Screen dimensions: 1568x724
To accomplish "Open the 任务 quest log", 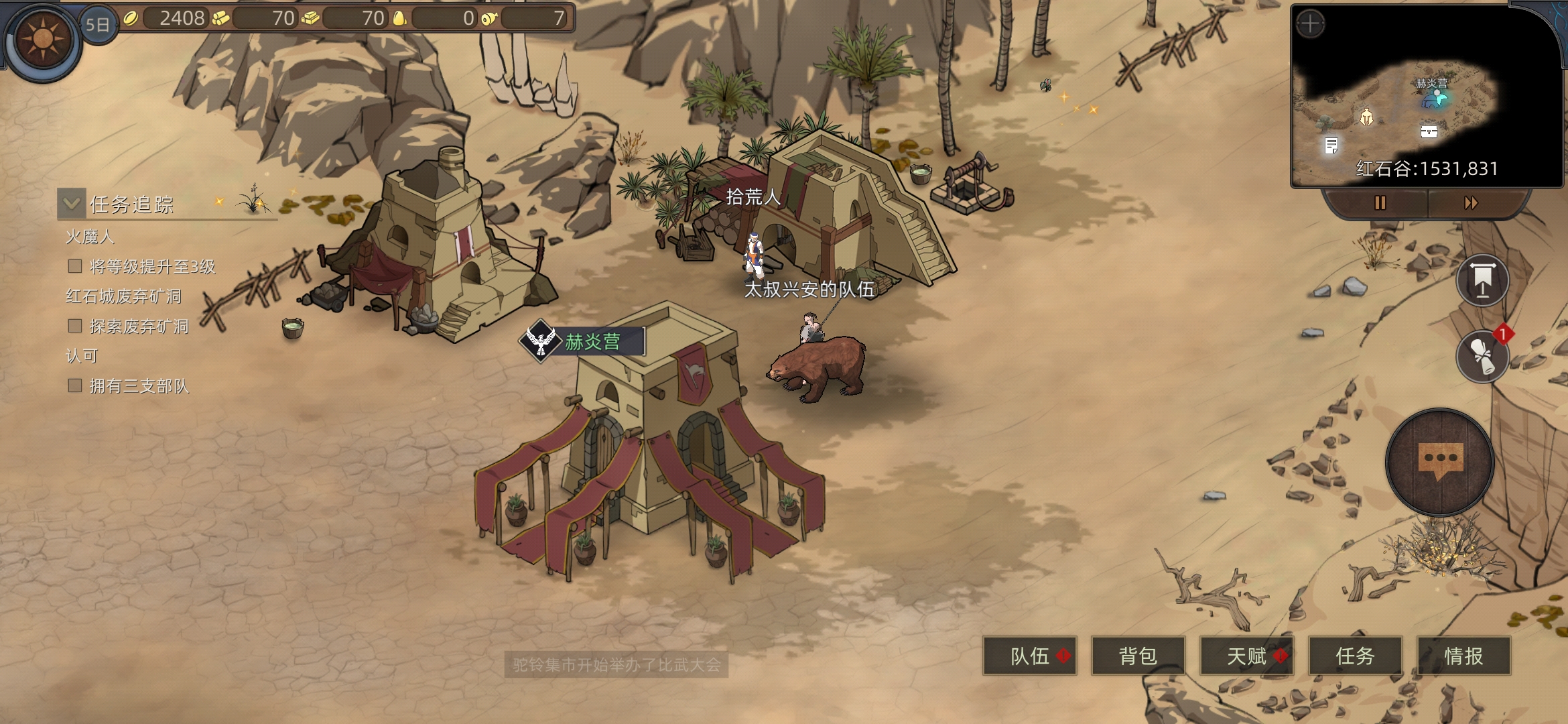I will point(1355,656).
